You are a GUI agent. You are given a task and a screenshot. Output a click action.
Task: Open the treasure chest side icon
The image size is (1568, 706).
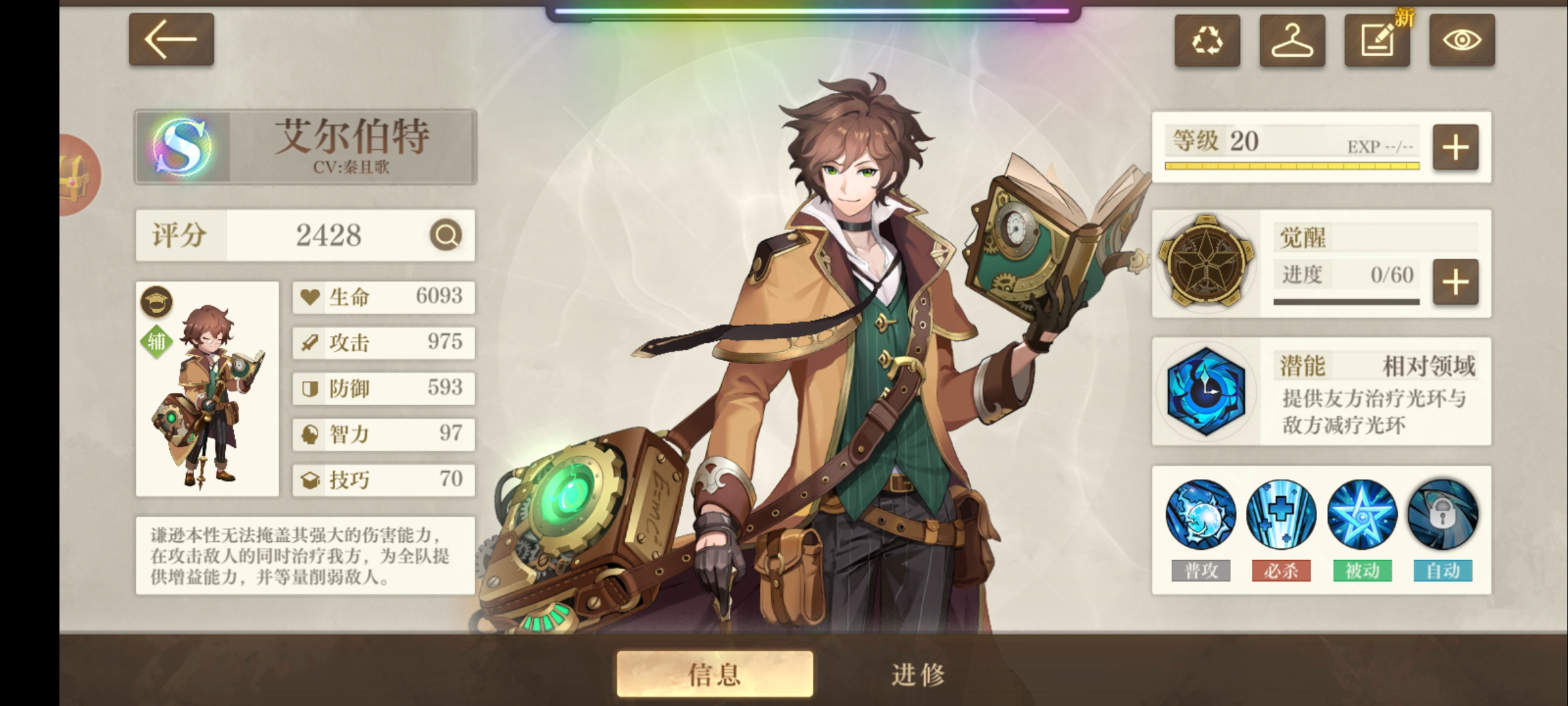click(x=78, y=175)
